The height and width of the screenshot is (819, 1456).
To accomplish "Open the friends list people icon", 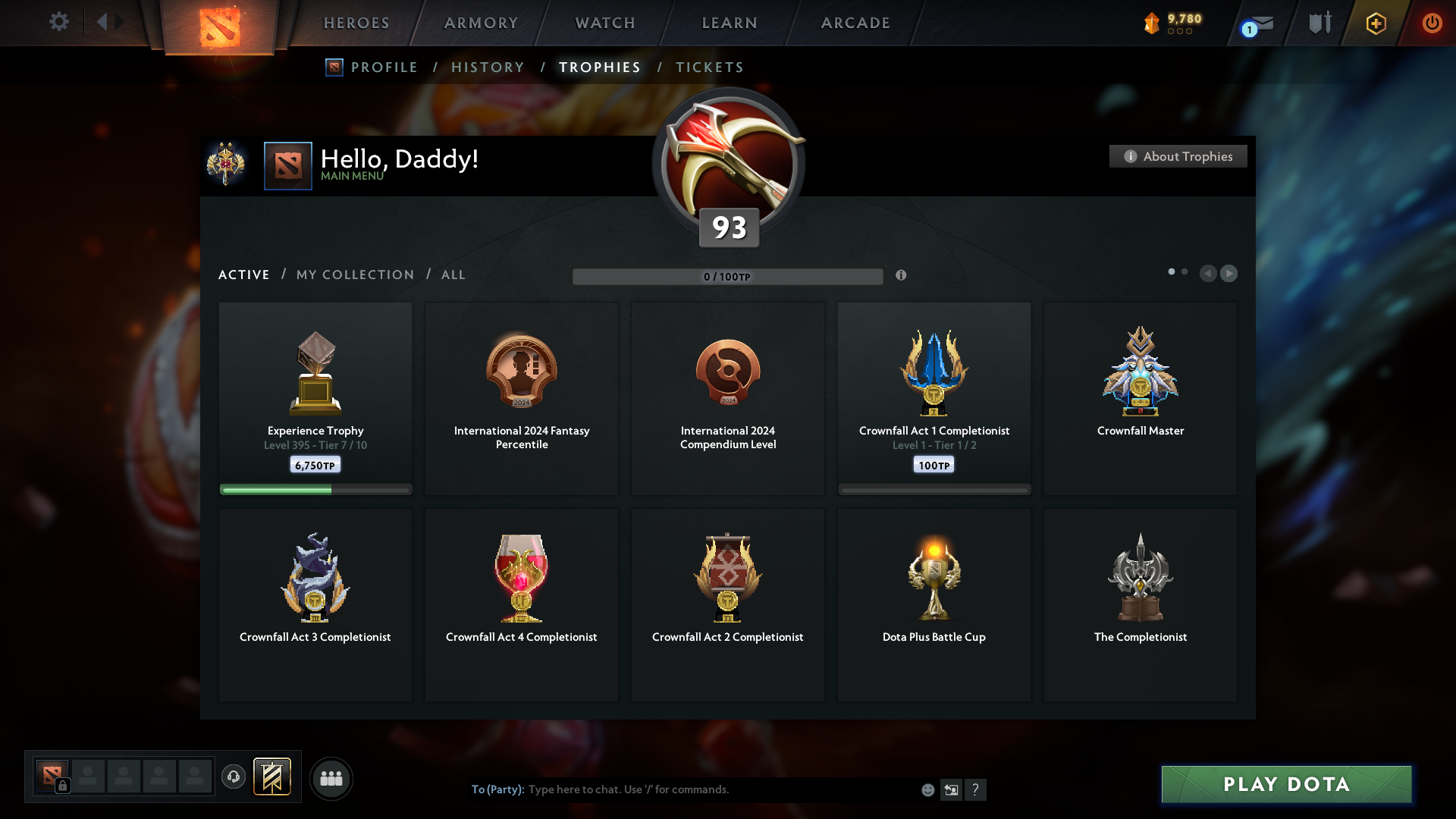I will pyautogui.click(x=331, y=778).
